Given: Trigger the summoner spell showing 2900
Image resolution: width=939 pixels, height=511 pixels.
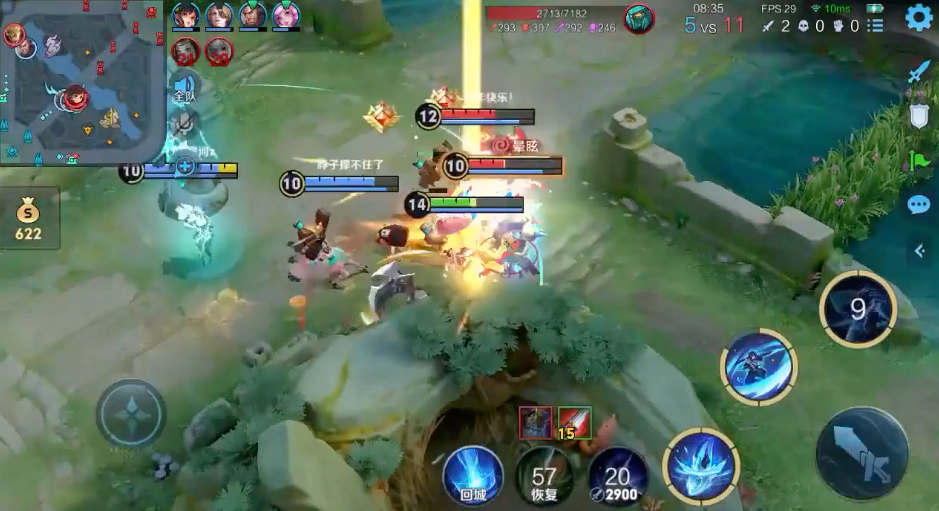Looking at the screenshot, I should point(617,476).
